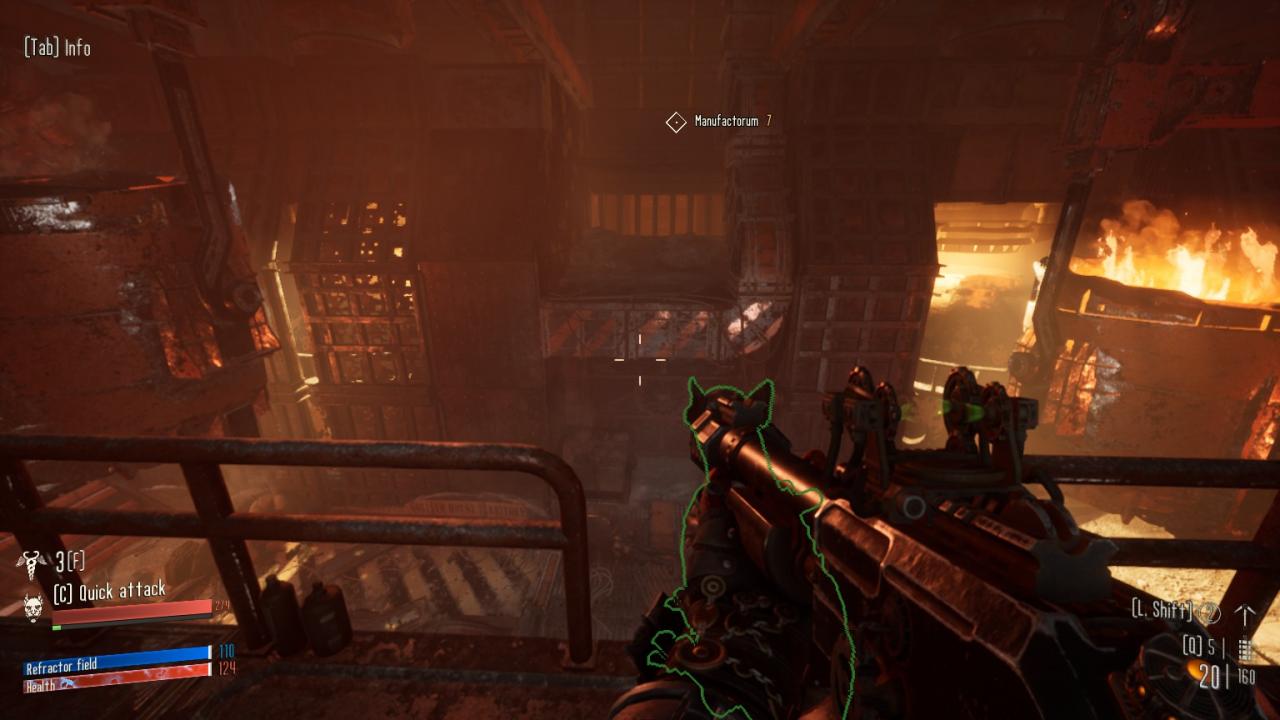The height and width of the screenshot is (720, 1280).
Task: Select the Manufactorum 7 objective marker
Action: pyautogui.click(x=676, y=122)
